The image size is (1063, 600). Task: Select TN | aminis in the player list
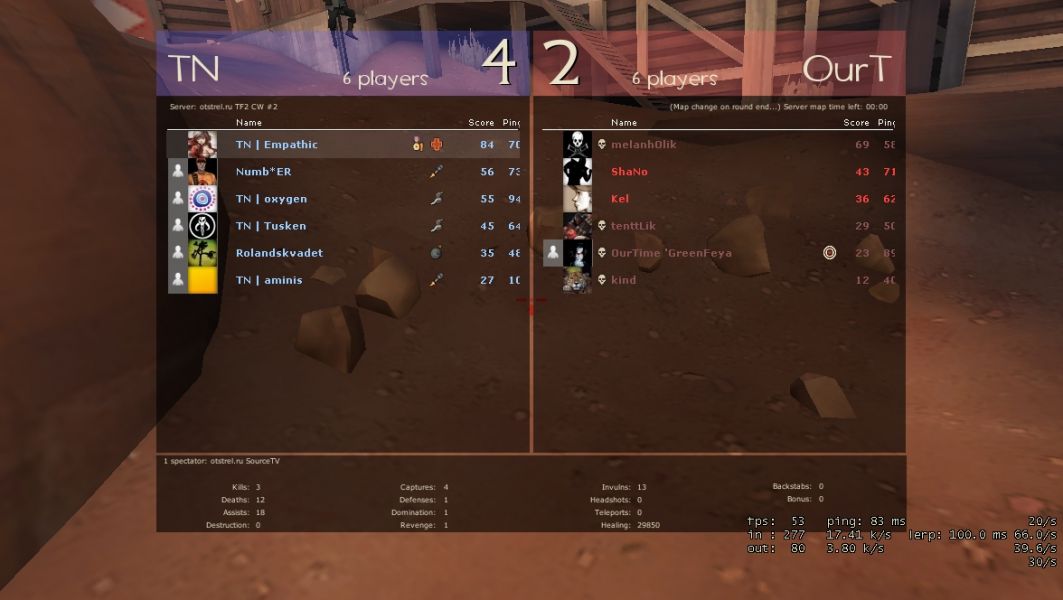click(x=269, y=280)
